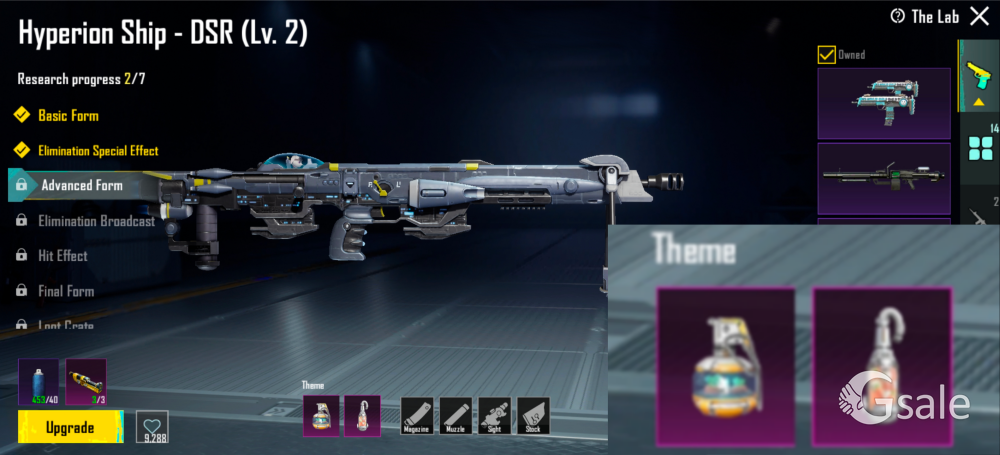
Task: Like the skin with the heart button
Action: tap(152, 426)
